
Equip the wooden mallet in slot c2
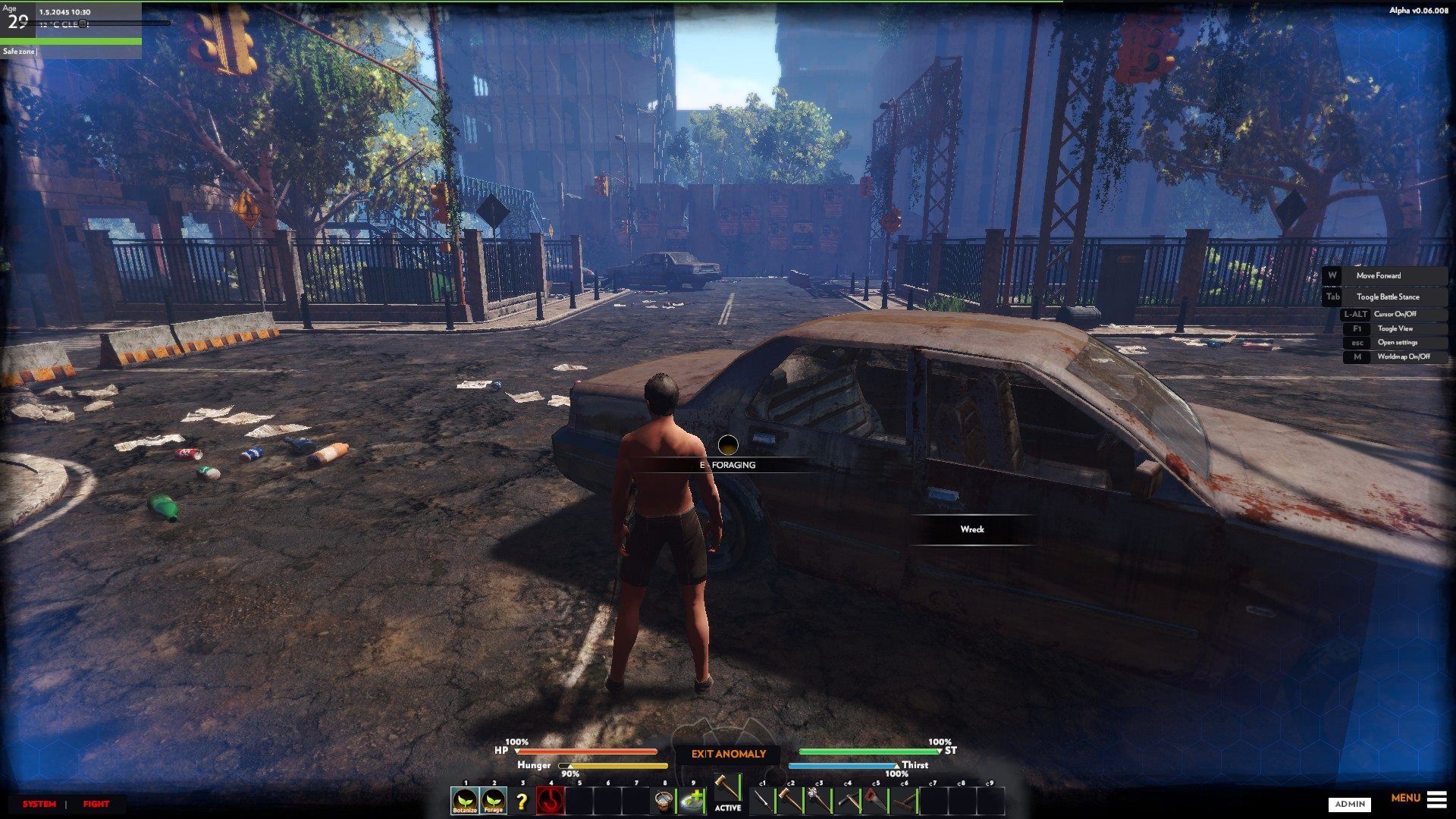791,801
